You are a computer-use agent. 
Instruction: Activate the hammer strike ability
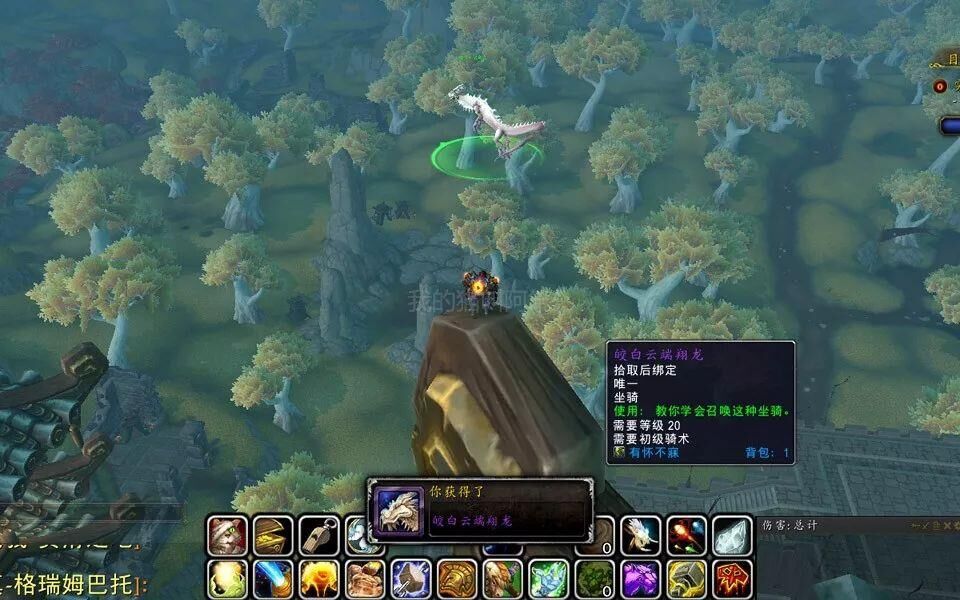pos(410,580)
